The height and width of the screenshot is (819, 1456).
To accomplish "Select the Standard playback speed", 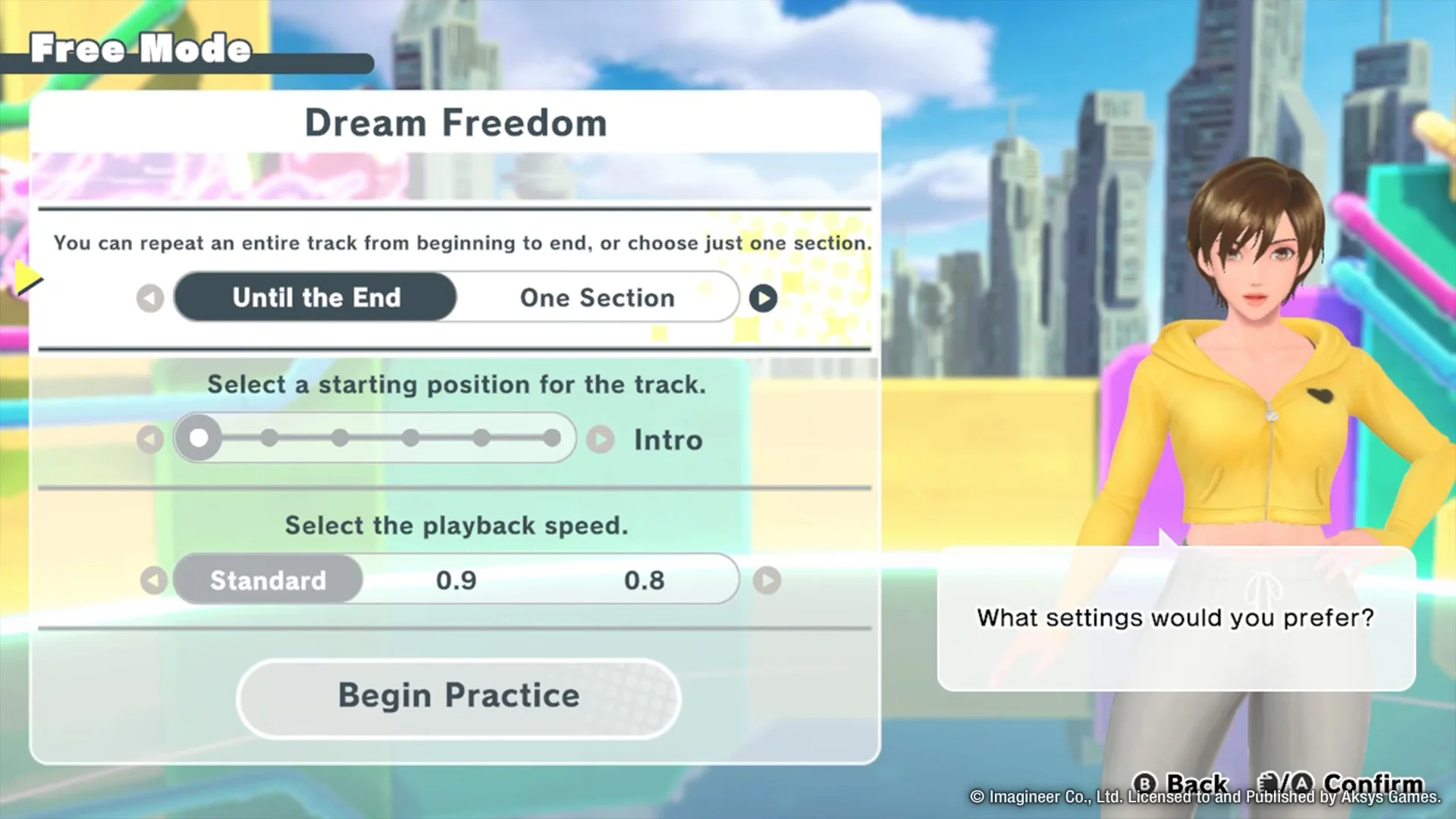I will click(x=267, y=579).
